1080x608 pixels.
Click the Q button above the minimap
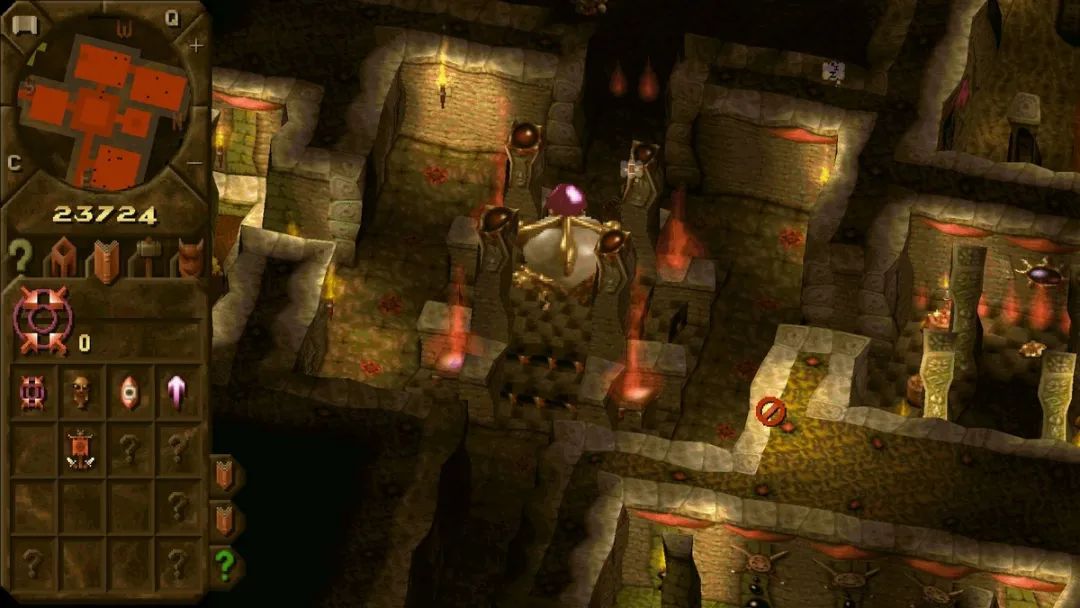171,17
